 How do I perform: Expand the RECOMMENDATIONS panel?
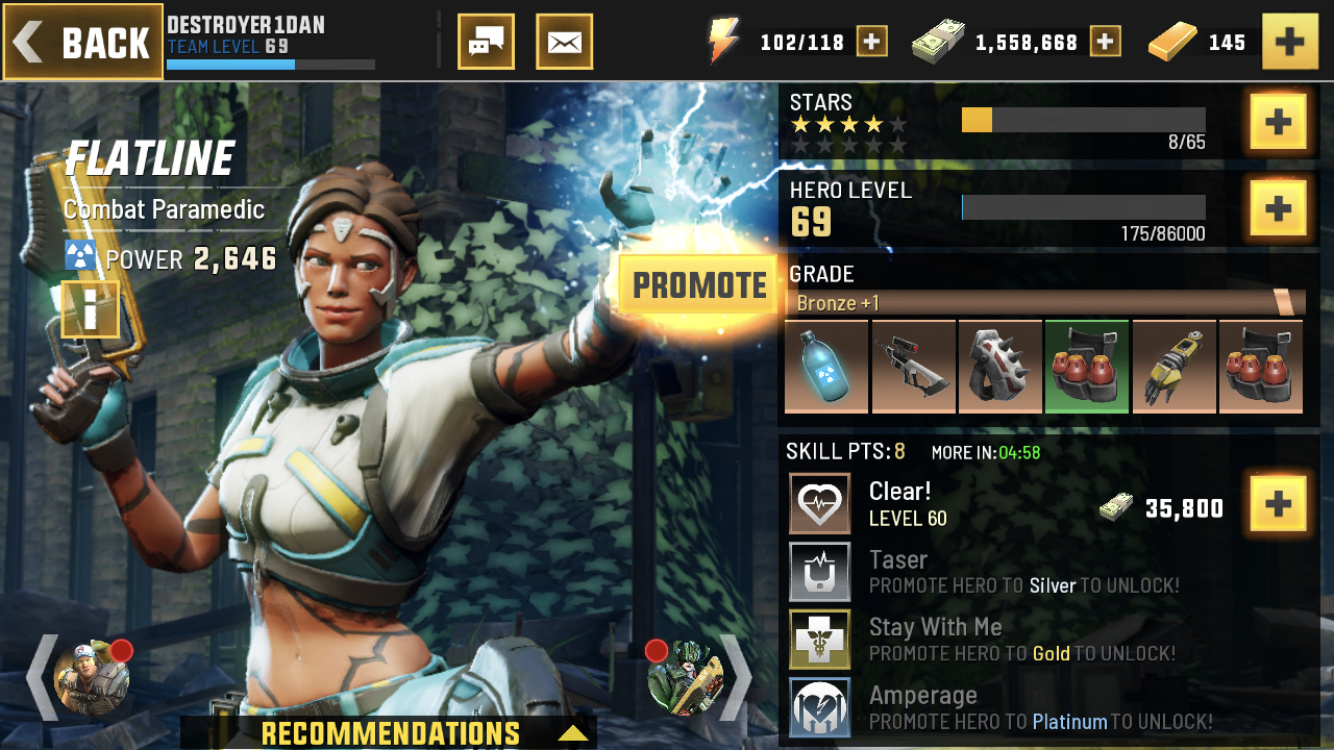(390, 733)
